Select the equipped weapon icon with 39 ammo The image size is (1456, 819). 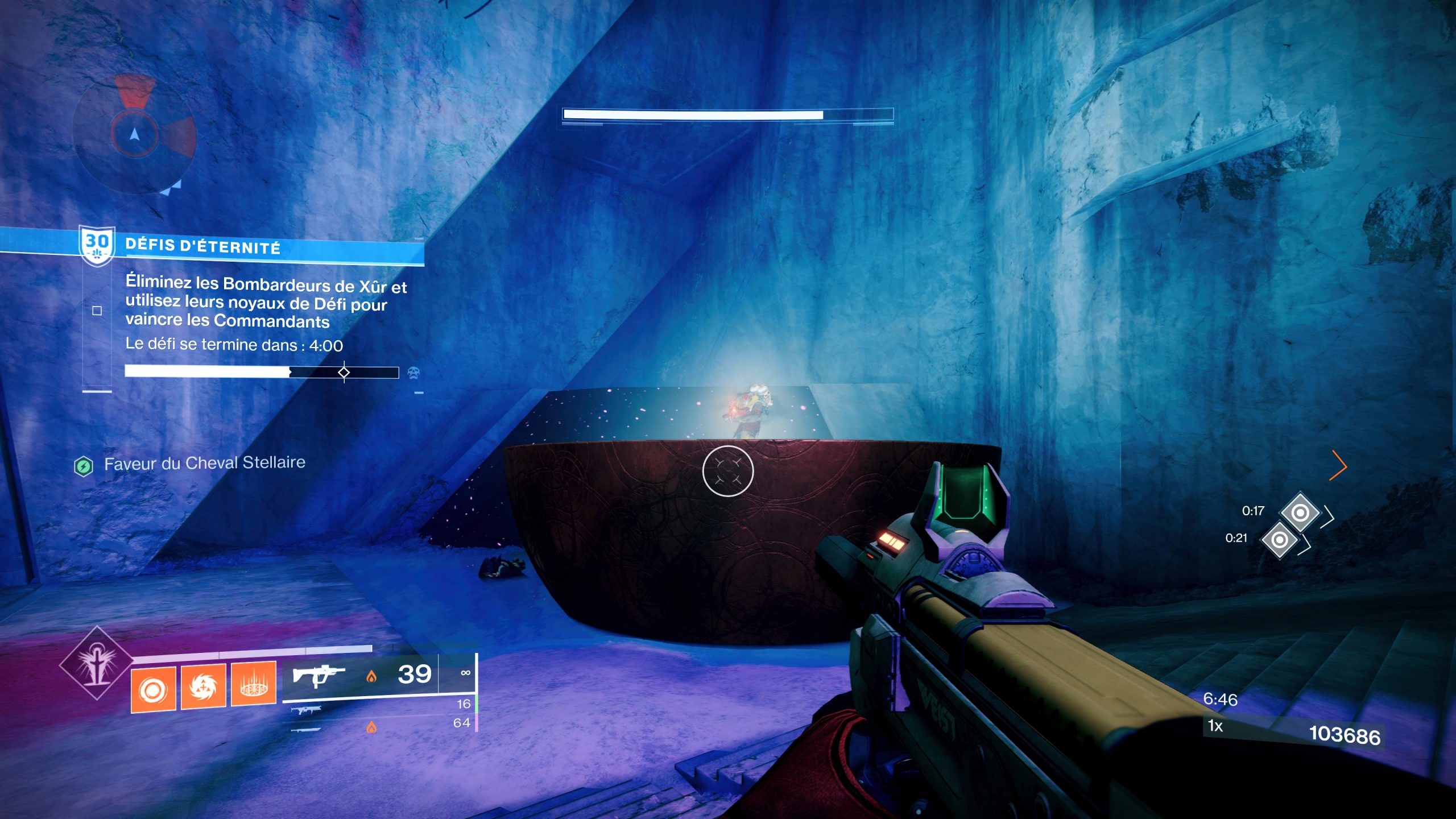[318, 676]
